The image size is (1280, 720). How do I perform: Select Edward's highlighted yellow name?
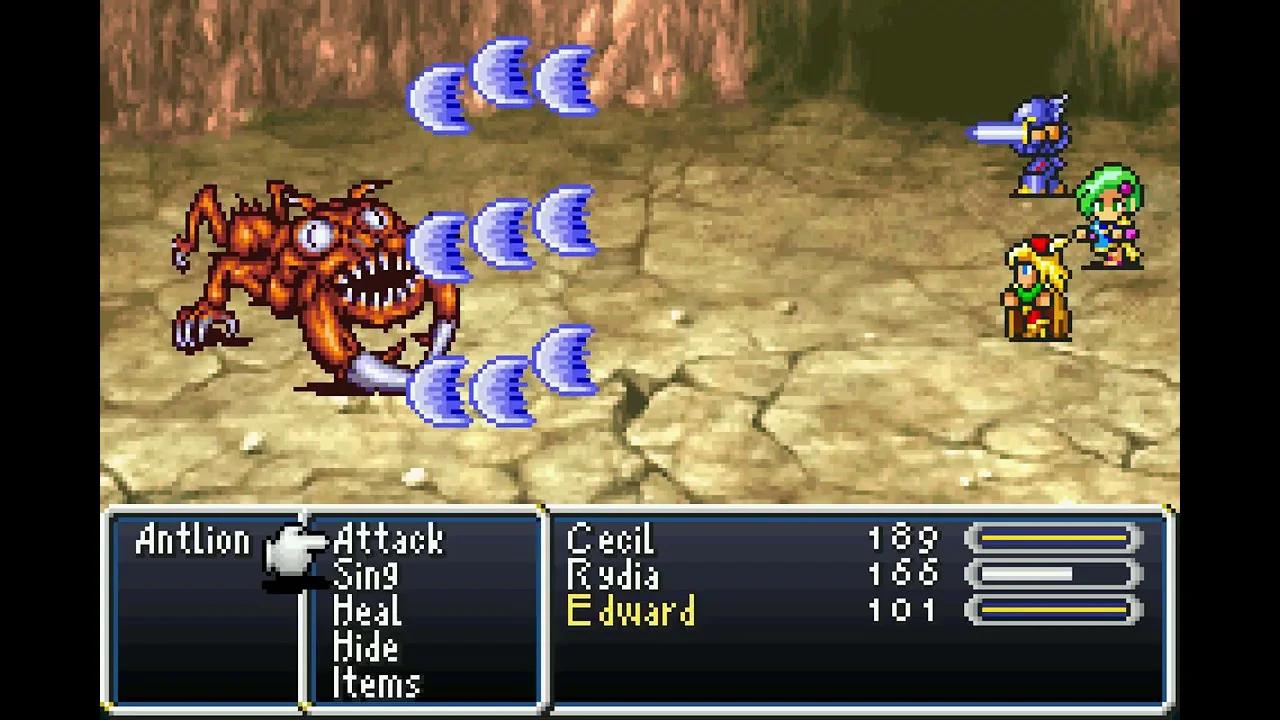click(632, 612)
